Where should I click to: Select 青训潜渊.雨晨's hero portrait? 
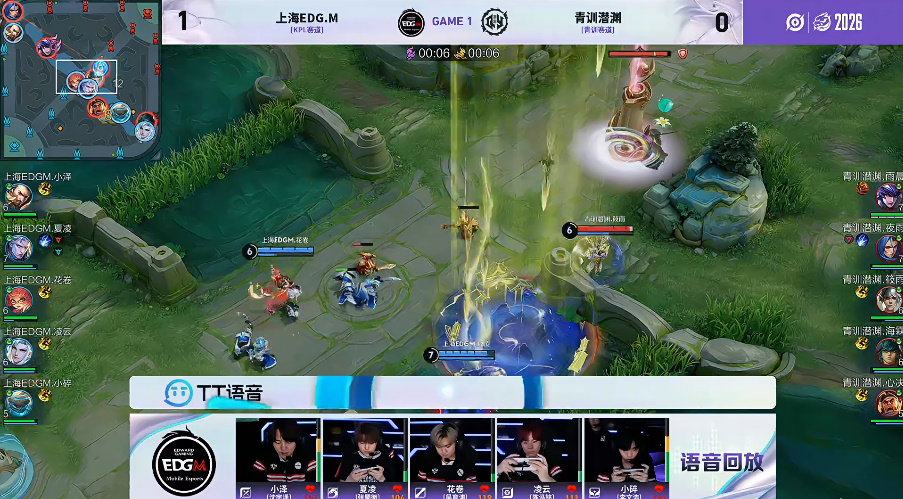886,196
